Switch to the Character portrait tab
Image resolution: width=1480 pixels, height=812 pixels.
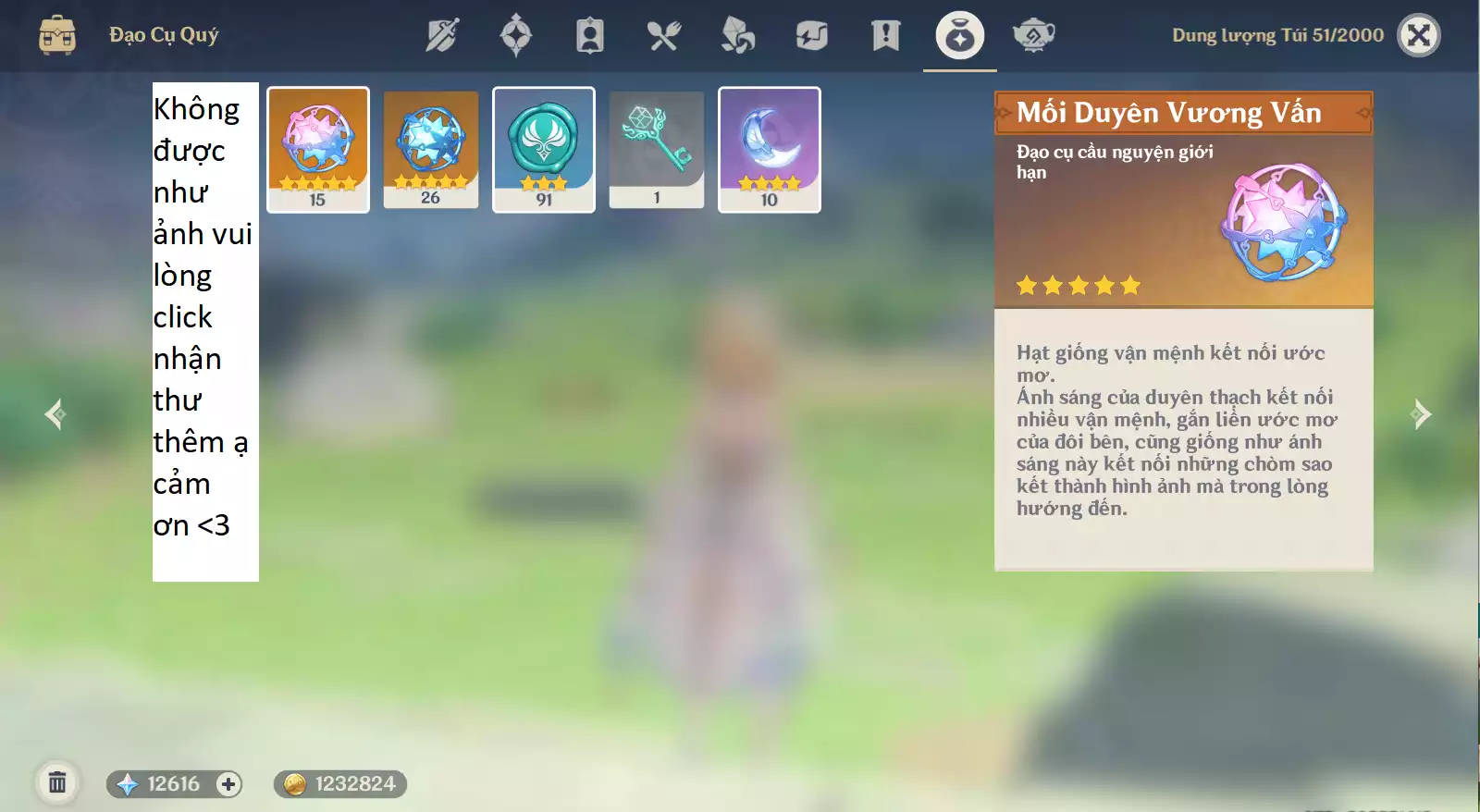[590, 35]
